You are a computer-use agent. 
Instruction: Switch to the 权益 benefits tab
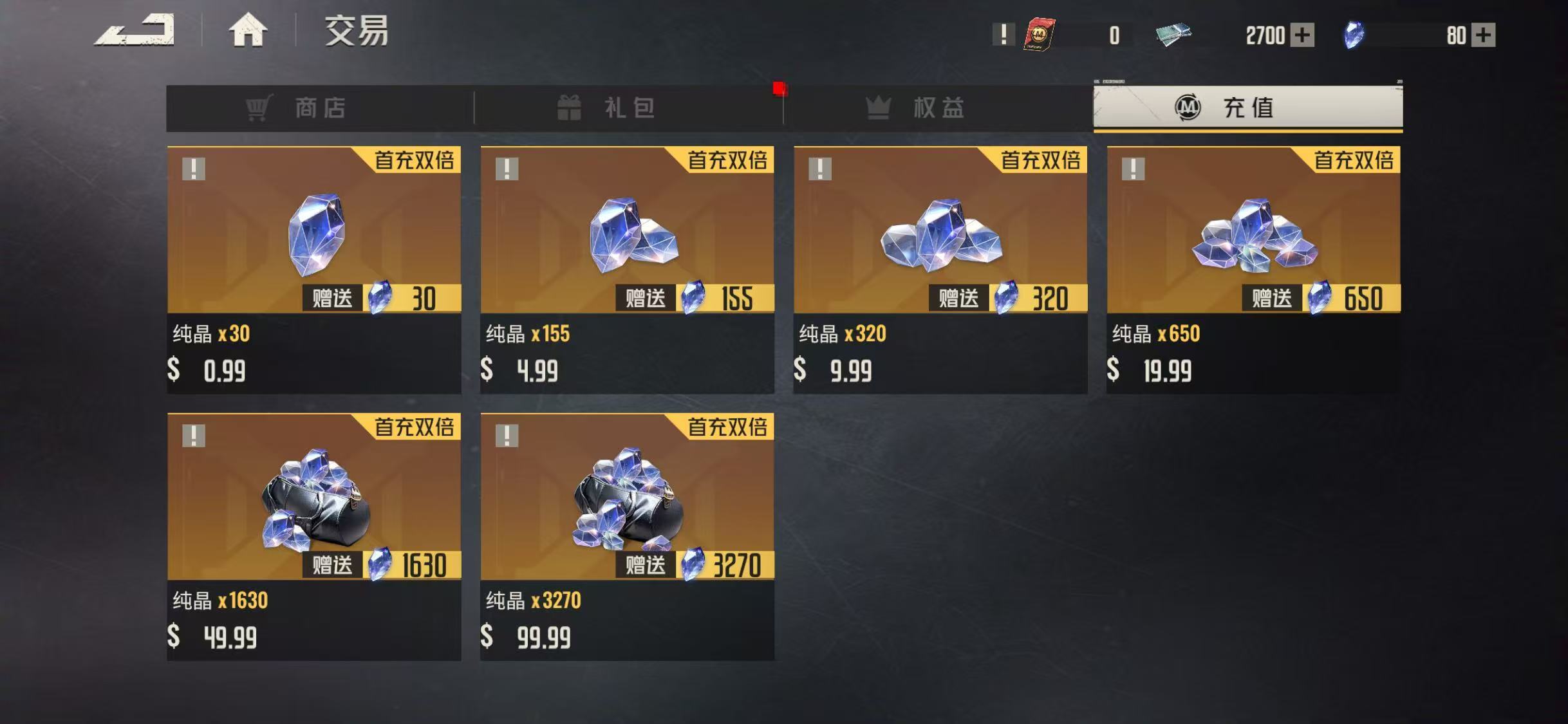[x=938, y=108]
